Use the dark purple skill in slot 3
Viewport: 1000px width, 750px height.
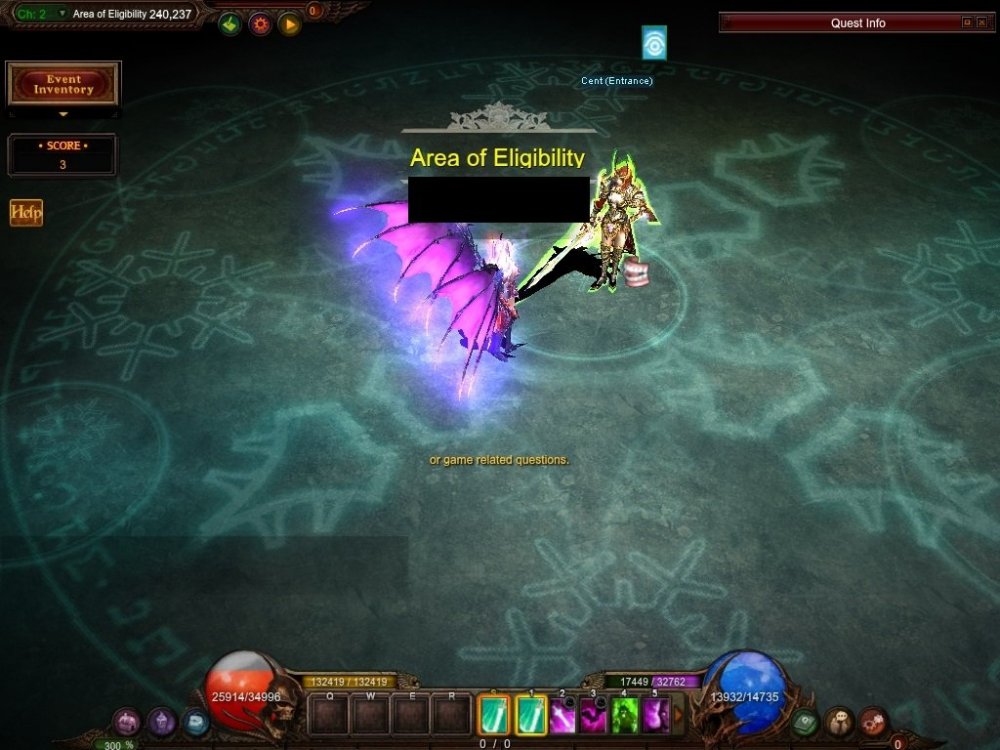[x=594, y=716]
